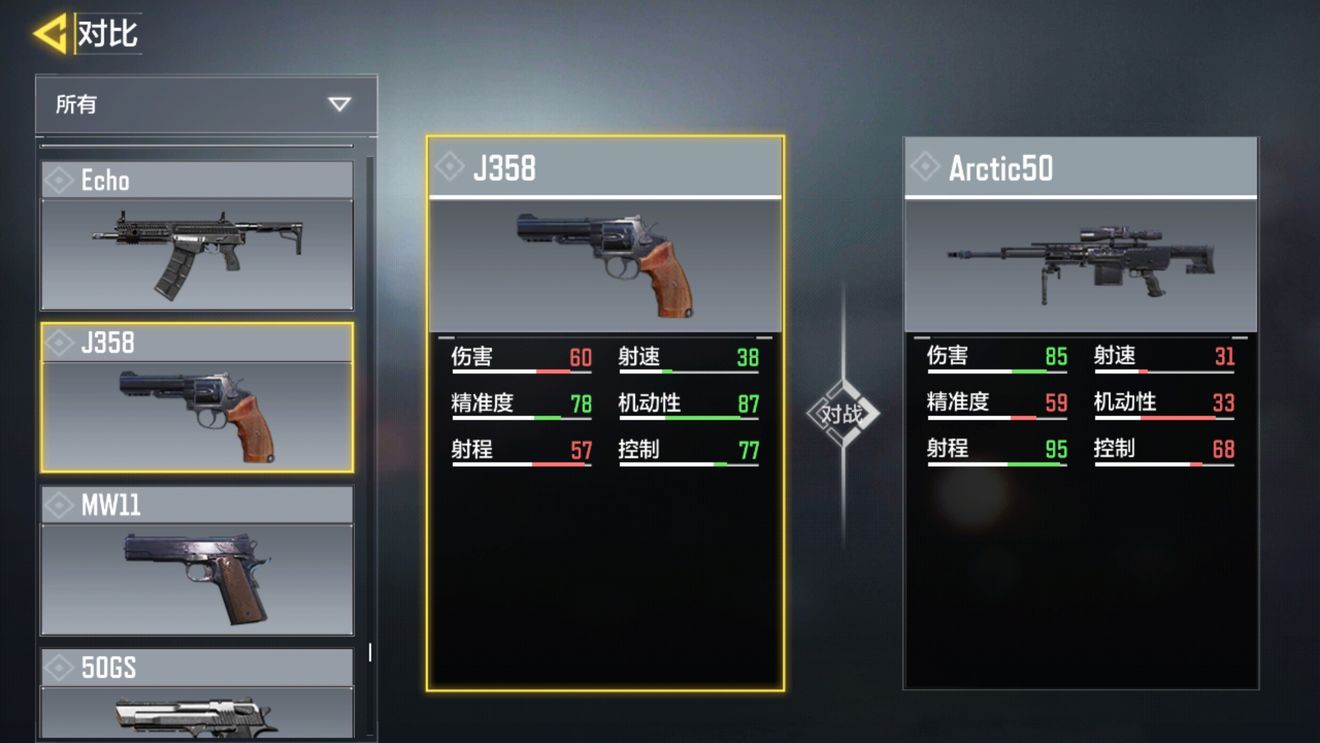The height and width of the screenshot is (743, 1320).
Task: Select the Echo shotgun in the list
Action: click(x=197, y=236)
